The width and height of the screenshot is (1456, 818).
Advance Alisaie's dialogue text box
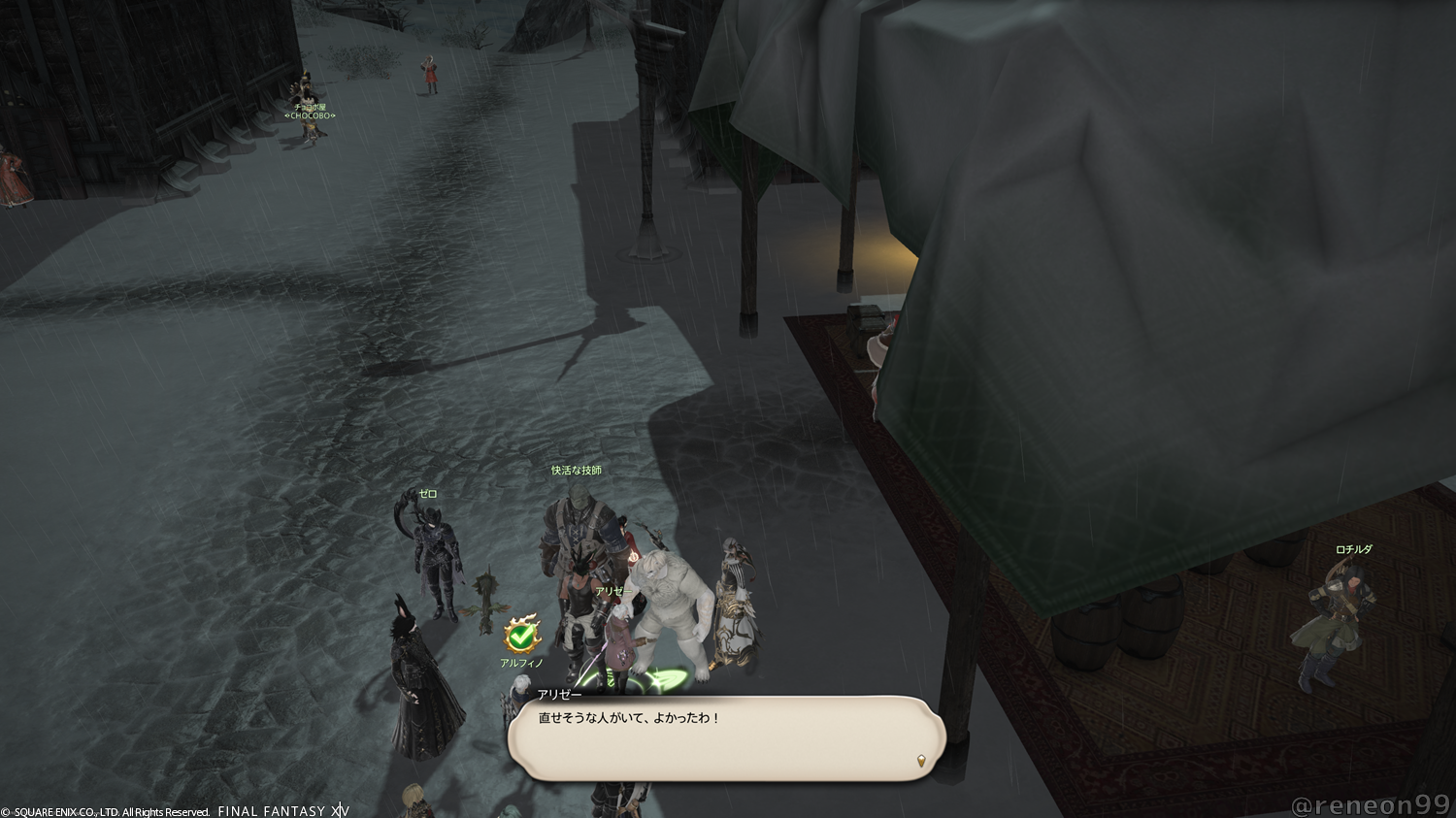pyautogui.click(x=725, y=738)
